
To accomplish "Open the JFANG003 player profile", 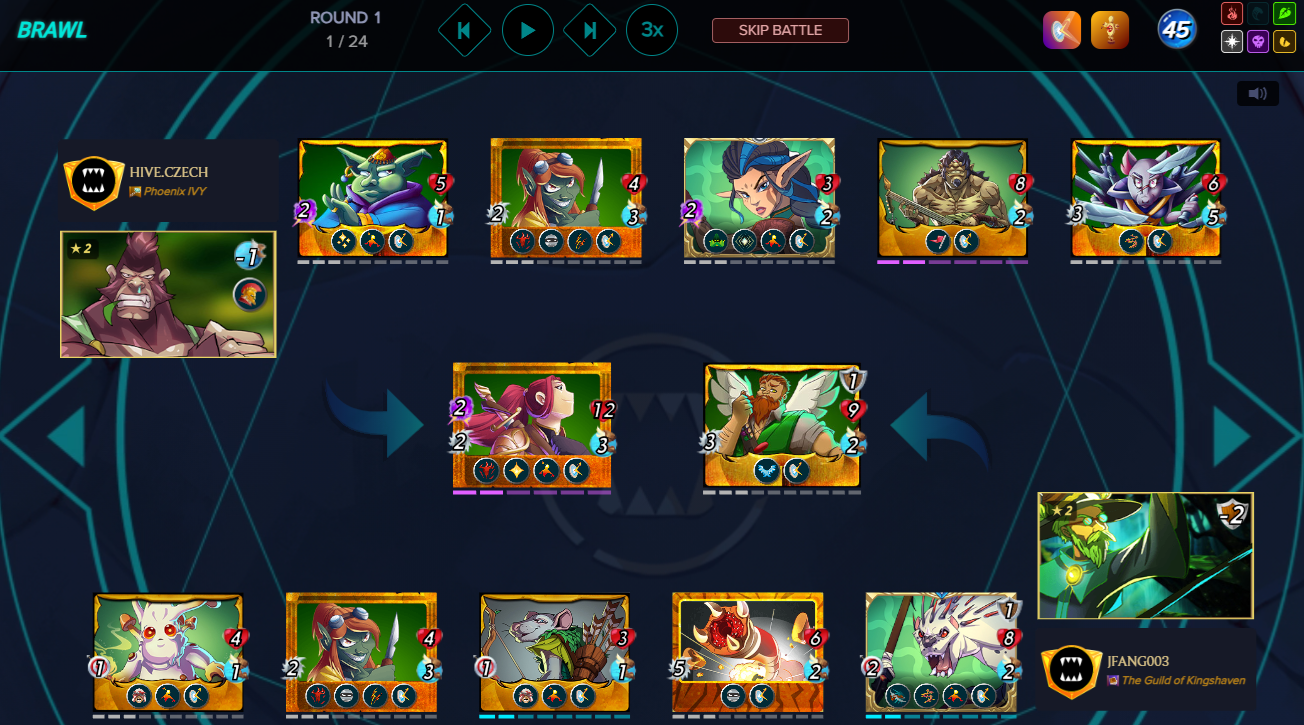I will 1137,661.
